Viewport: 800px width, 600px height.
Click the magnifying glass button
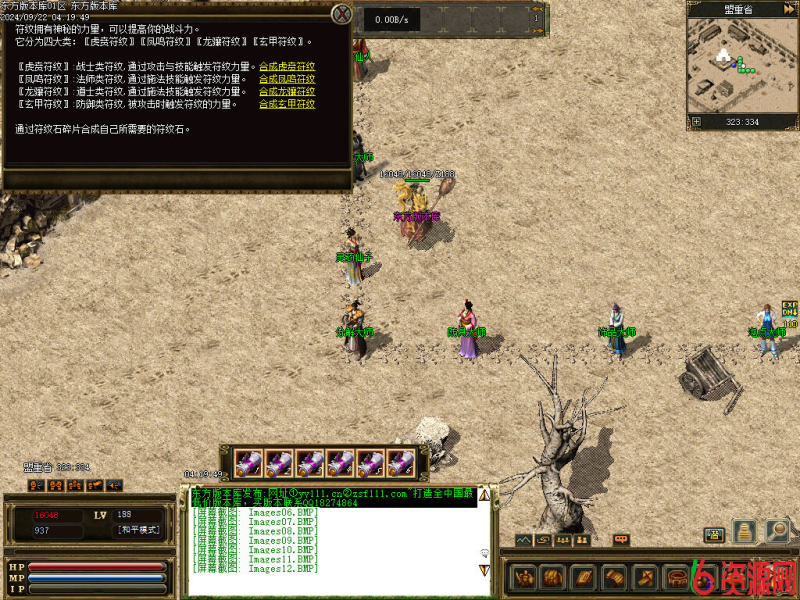[777, 531]
